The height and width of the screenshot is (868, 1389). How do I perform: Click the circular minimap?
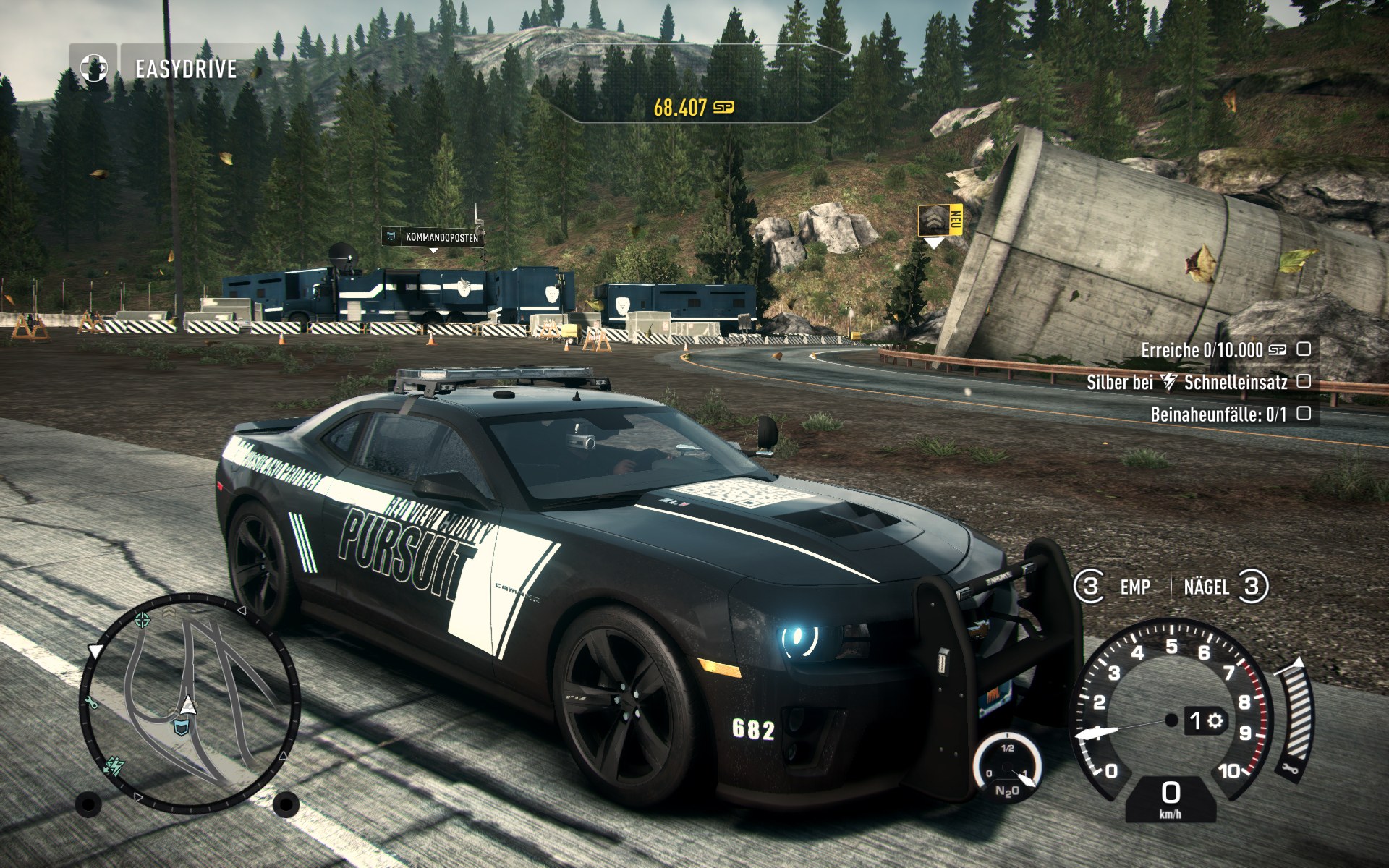click(188, 702)
